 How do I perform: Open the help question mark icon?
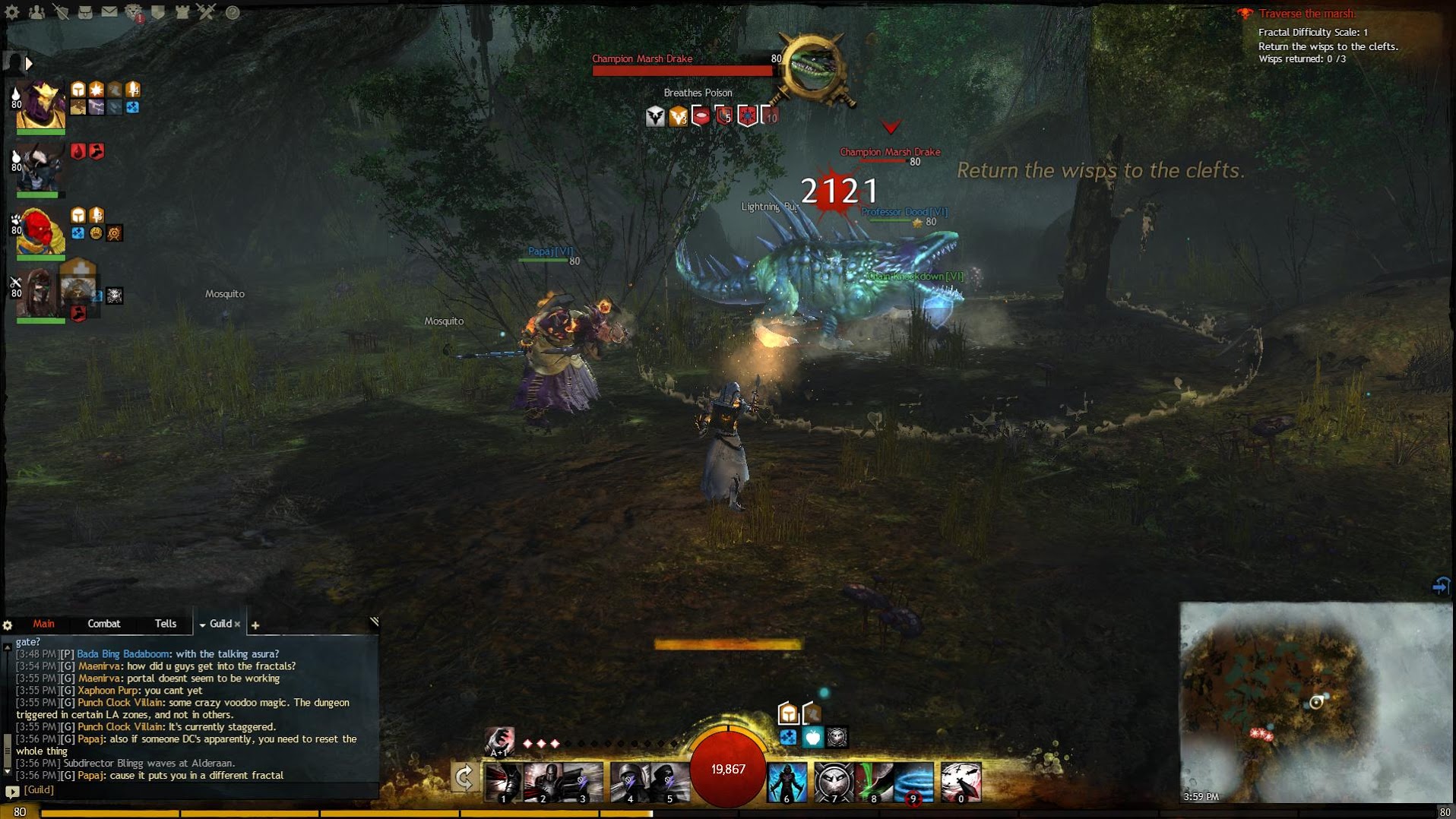point(233,12)
